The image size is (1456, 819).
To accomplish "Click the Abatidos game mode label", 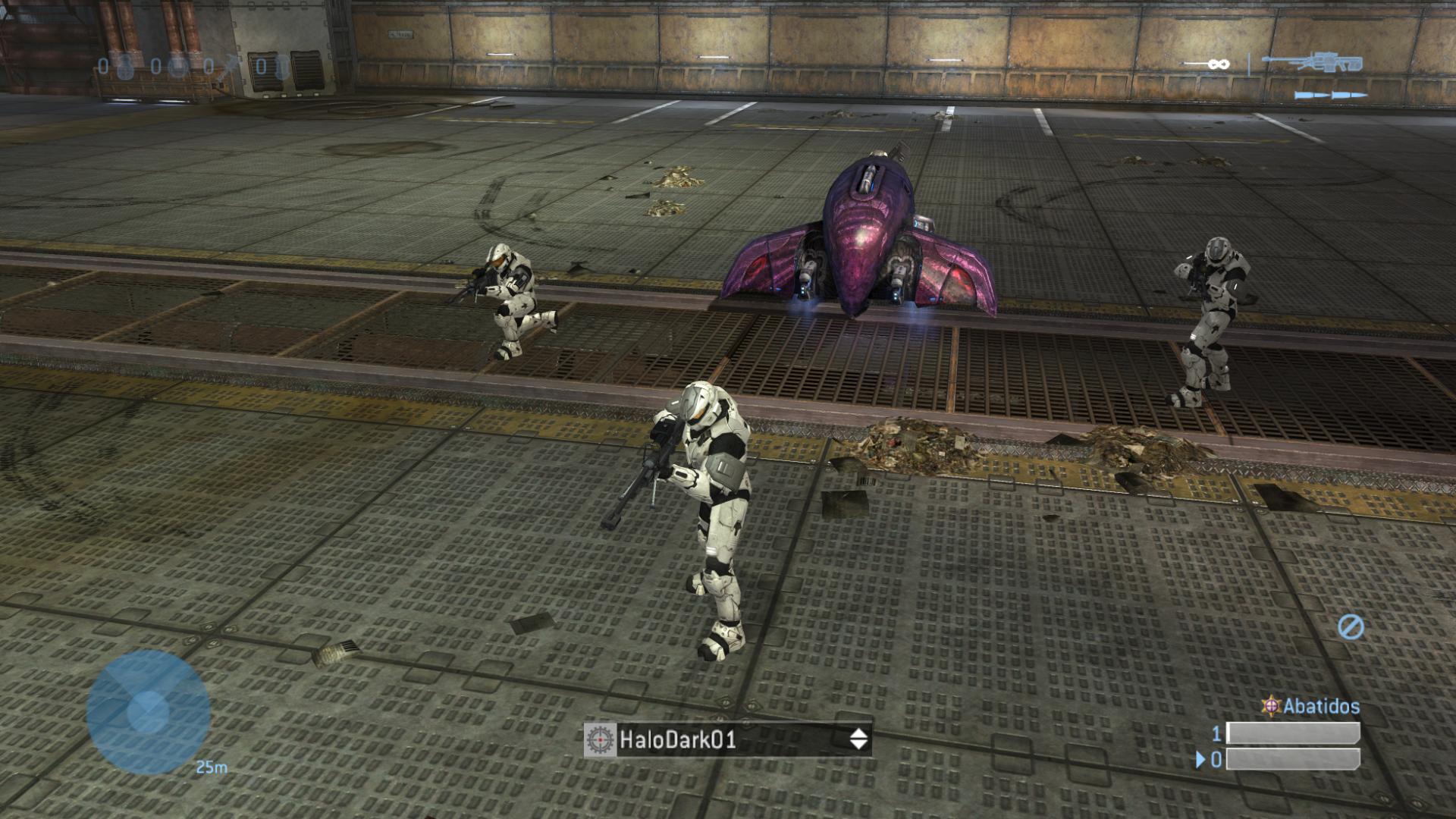I will click(x=1320, y=706).
